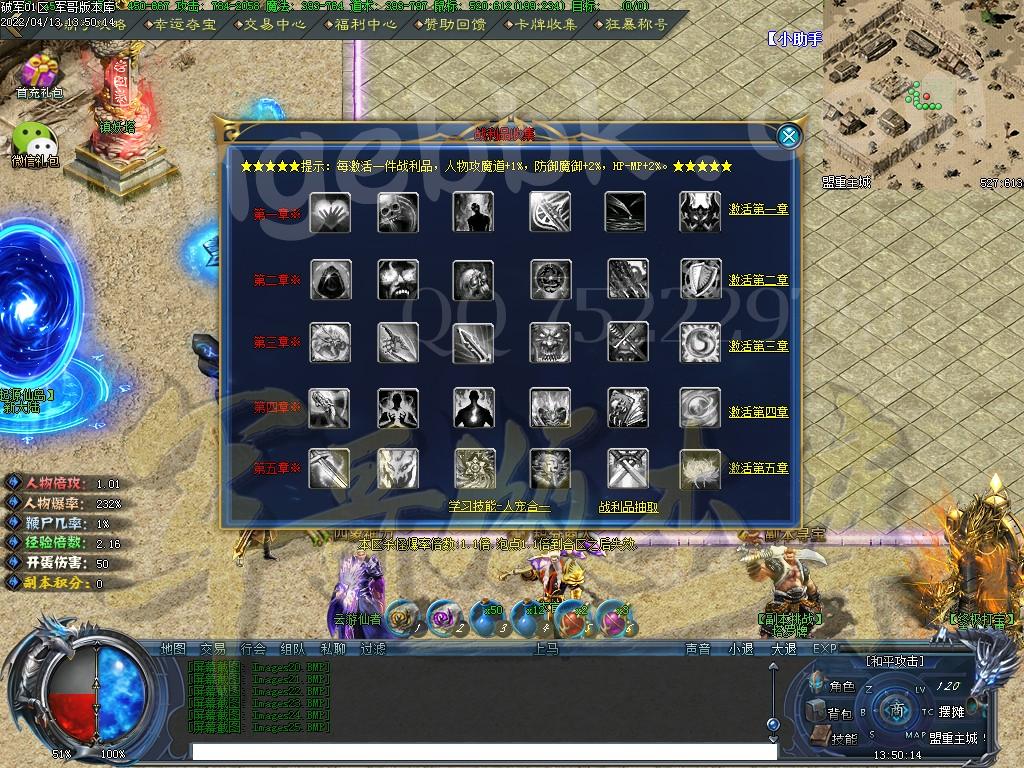Activate chapter four (激活第四章)

point(758,412)
